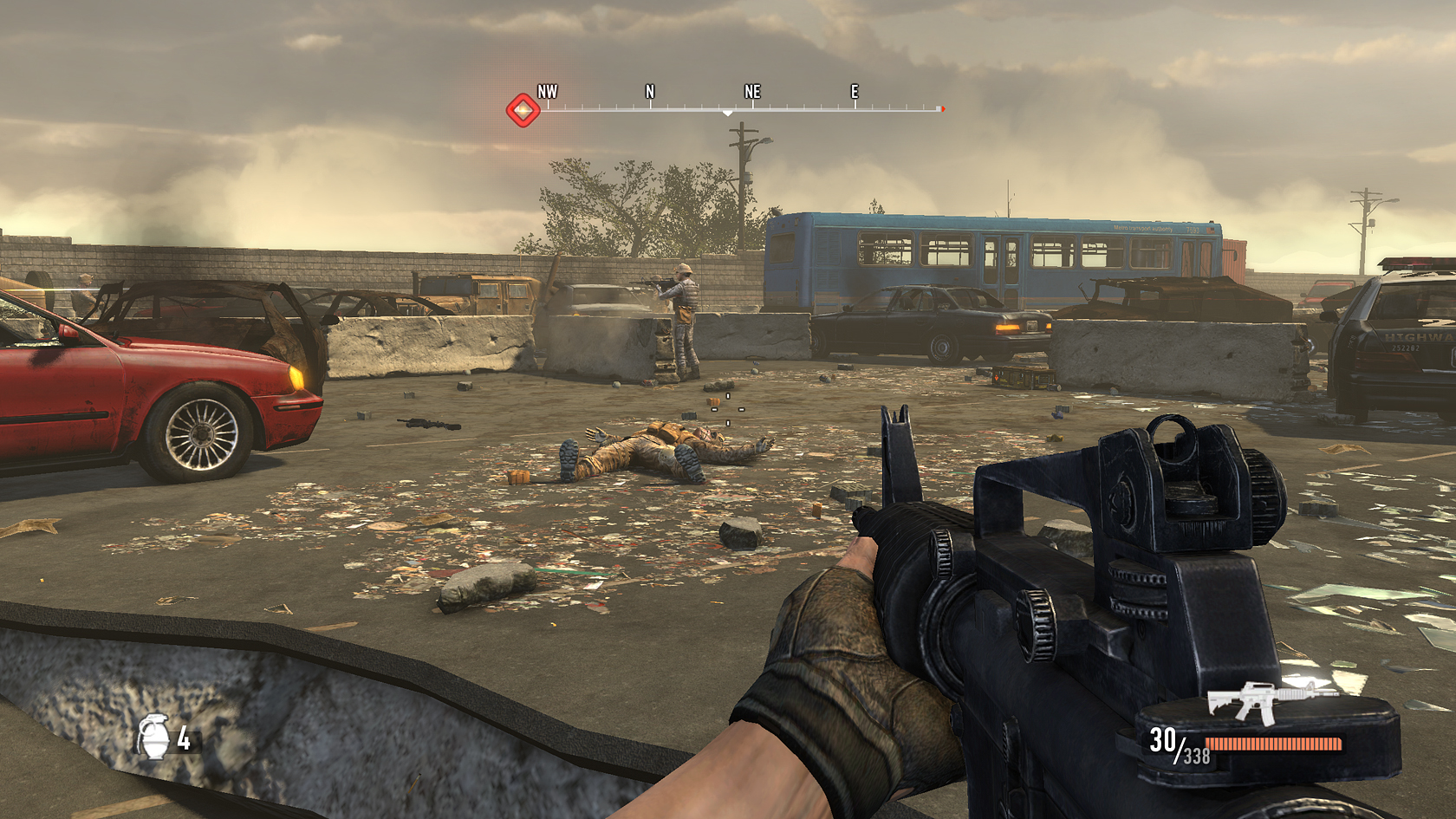Click the red objective diamond marker

coord(522,109)
